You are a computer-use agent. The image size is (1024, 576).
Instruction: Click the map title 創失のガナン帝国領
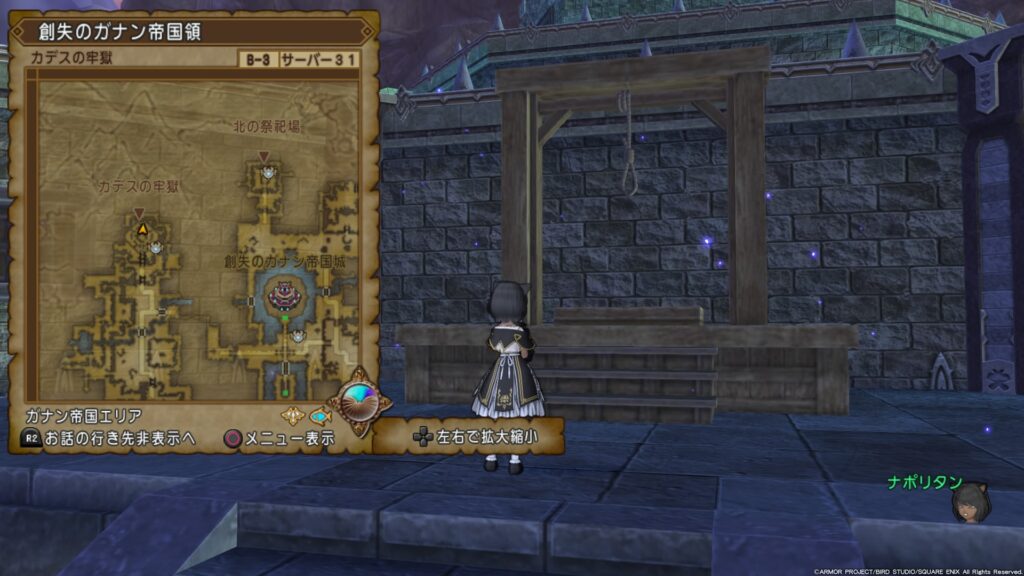pos(119,31)
